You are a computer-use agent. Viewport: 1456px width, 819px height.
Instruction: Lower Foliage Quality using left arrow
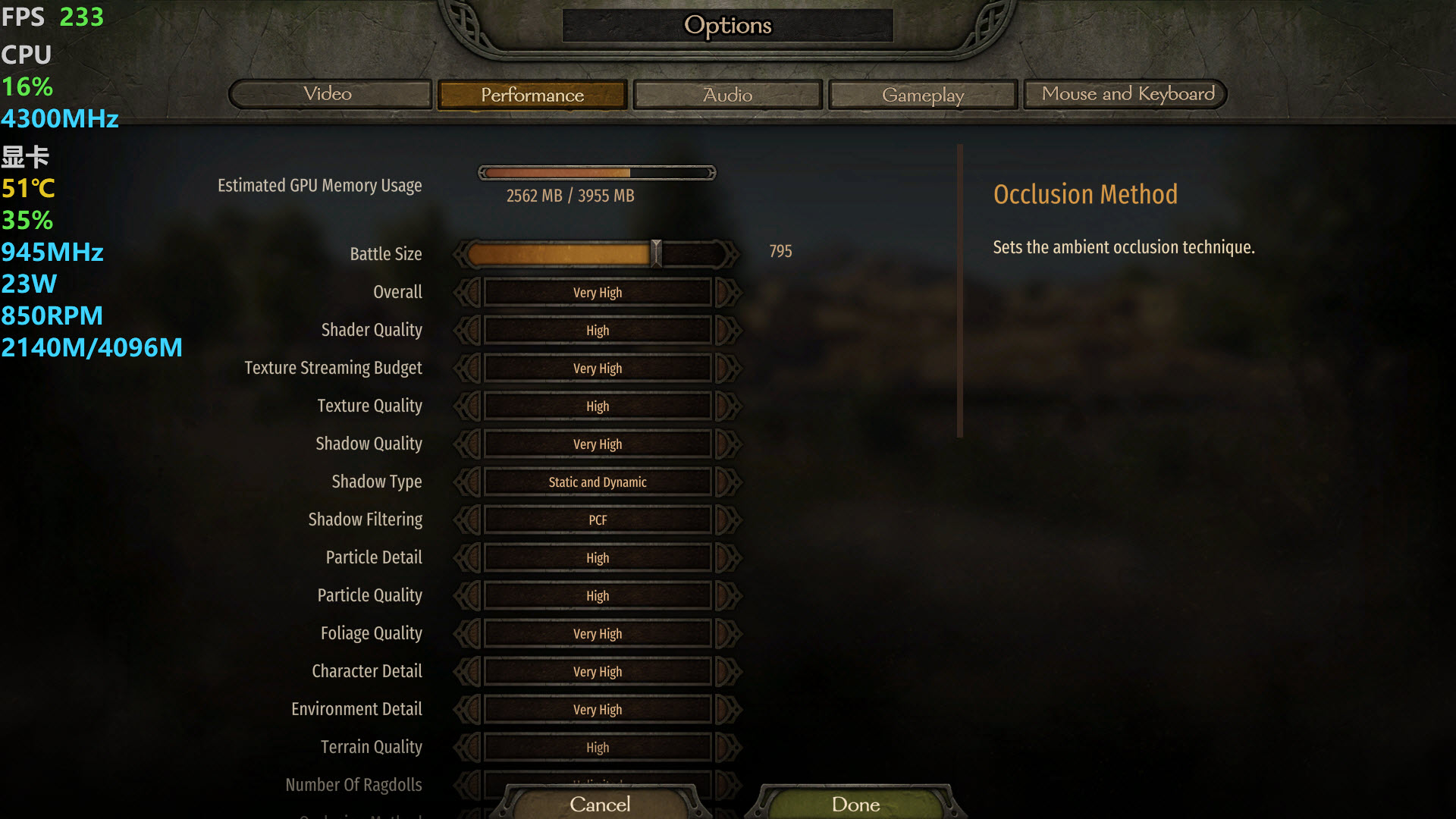point(469,633)
